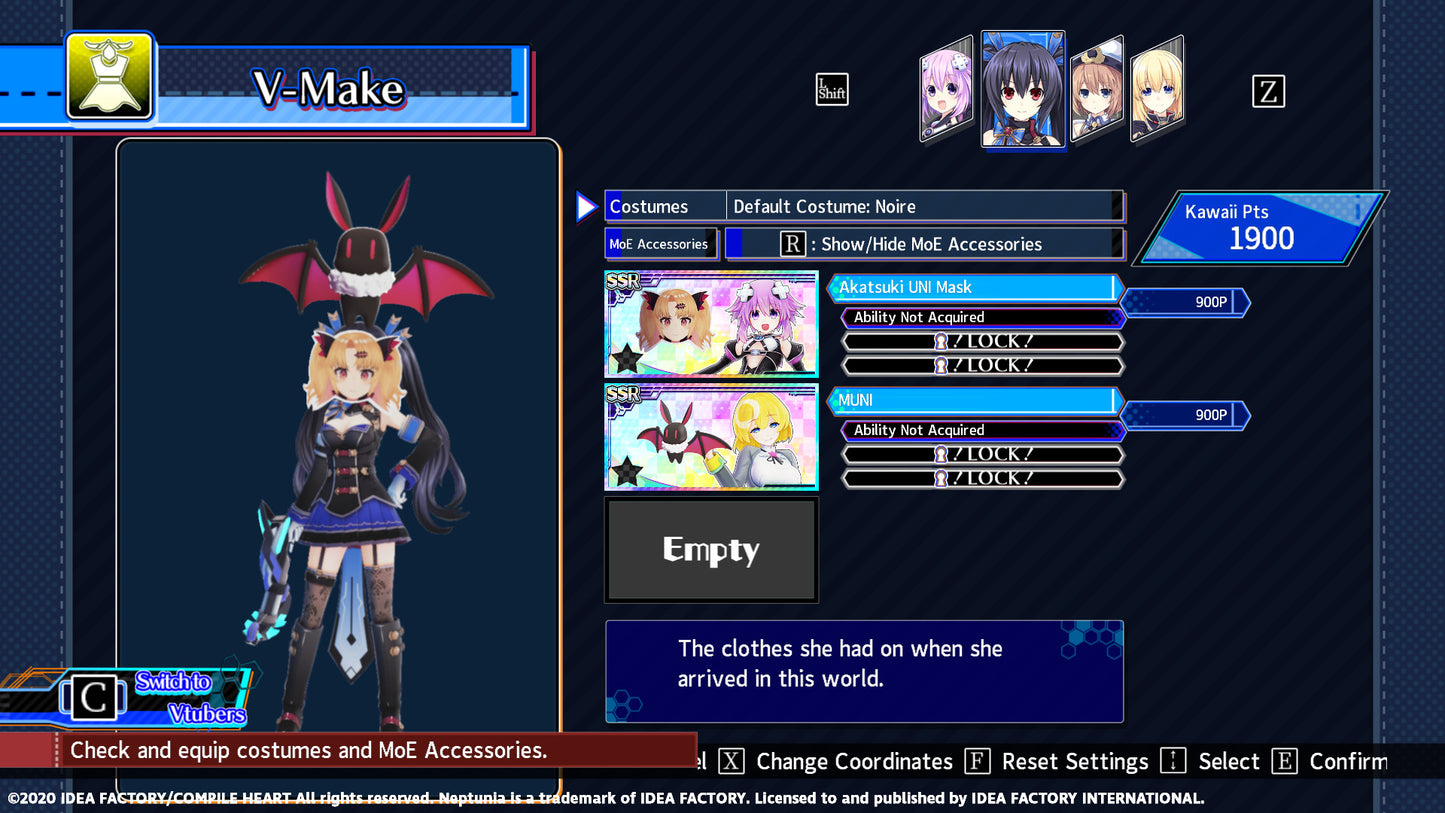Click the Z key icon at top right
The width and height of the screenshot is (1445, 813).
click(x=1268, y=92)
